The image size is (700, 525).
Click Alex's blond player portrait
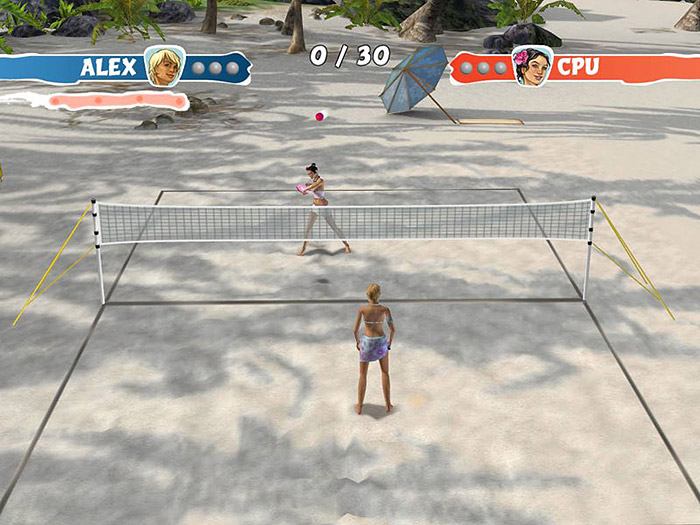(164, 66)
